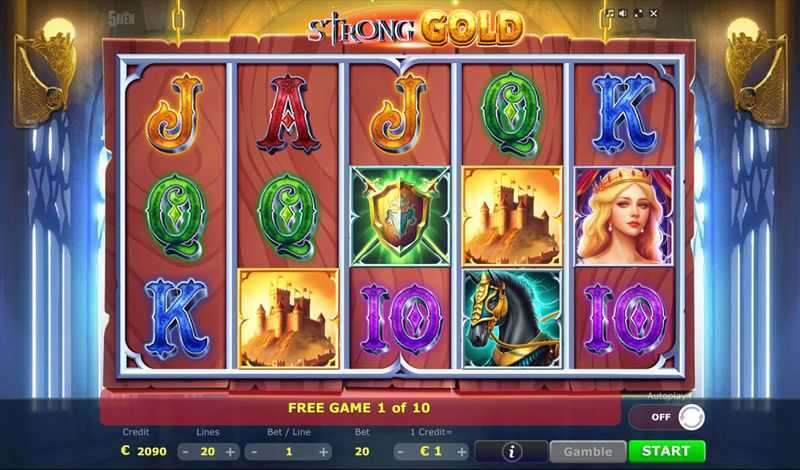Decrease the 1 Credit denomination
The width and height of the screenshot is (800, 470).
click(x=393, y=452)
